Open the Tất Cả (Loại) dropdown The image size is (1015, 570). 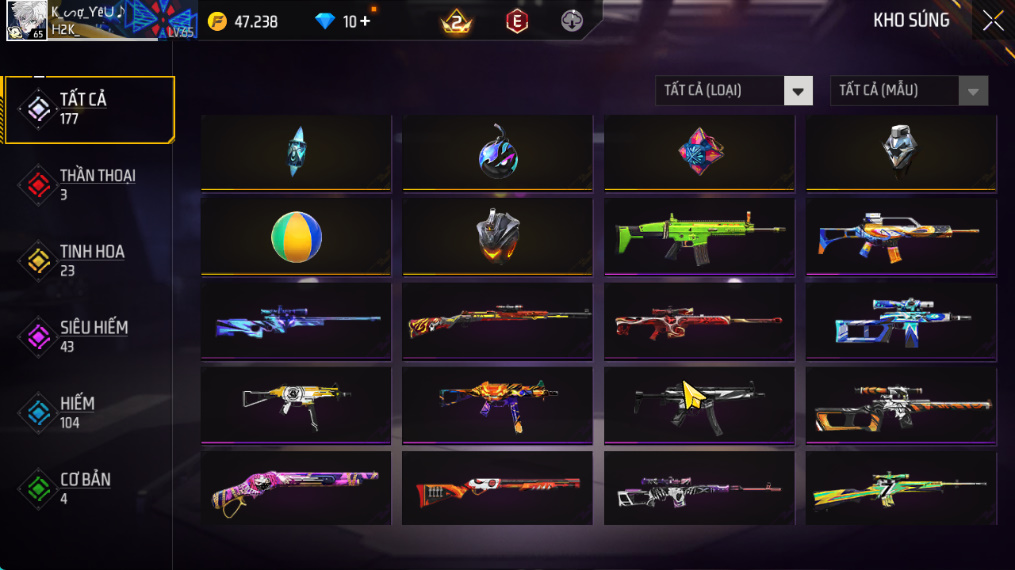click(733, 91)
